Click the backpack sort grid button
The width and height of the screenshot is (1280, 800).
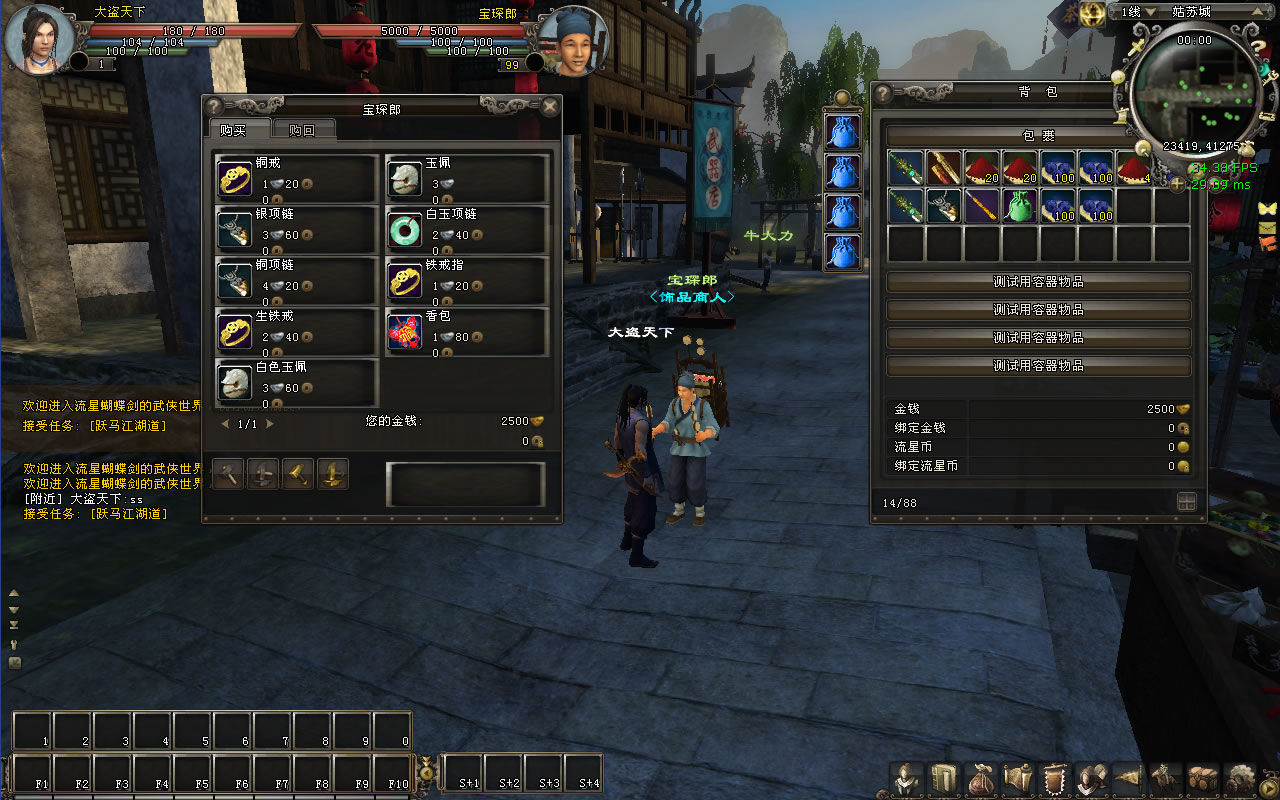pos(1187,502)
